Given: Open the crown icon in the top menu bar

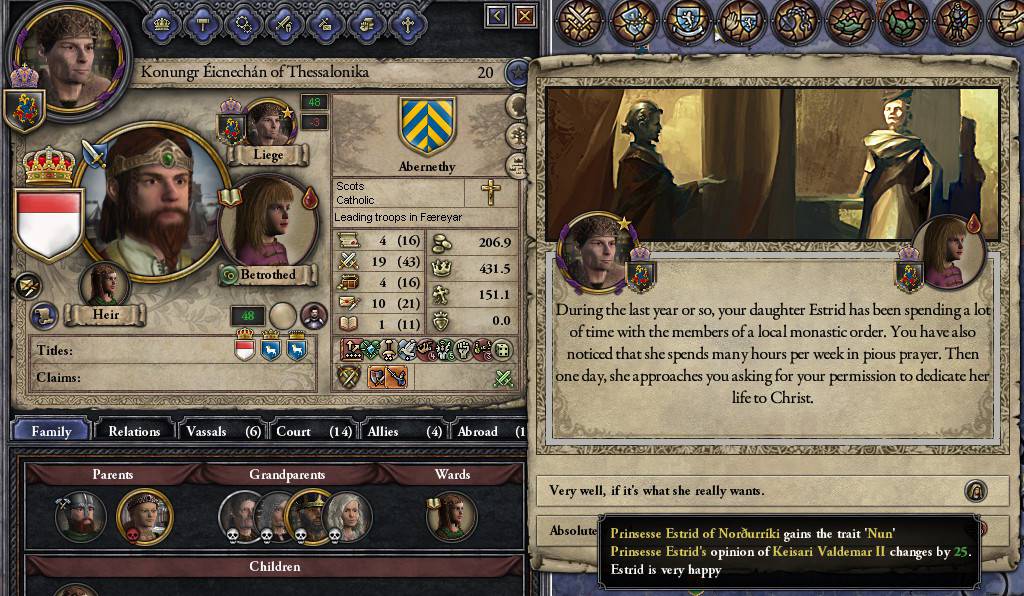Looking at the screenshot, I should (160, 20).
